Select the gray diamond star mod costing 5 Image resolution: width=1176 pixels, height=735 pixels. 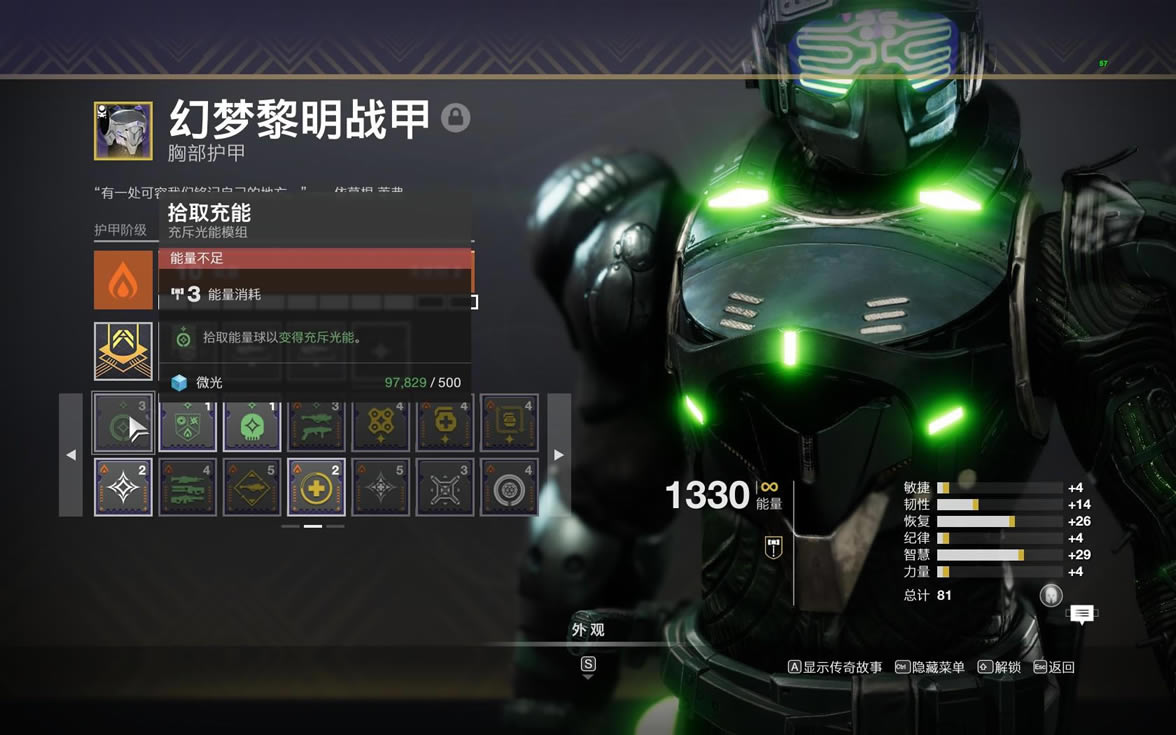pyautogui.click(x=381, y=487)
